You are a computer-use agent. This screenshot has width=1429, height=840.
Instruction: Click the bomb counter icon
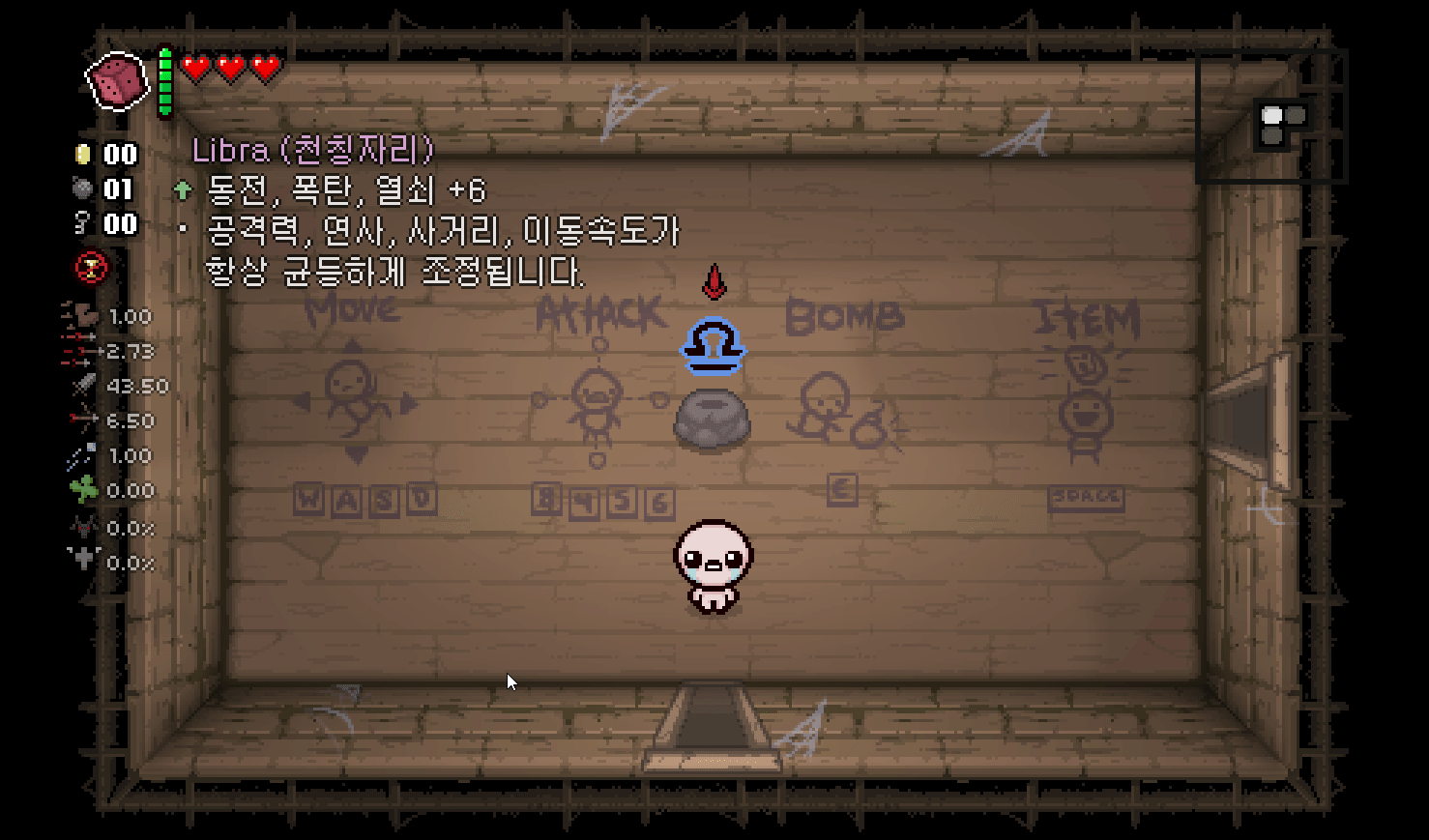pyautogui.click(x=83, y=189)
